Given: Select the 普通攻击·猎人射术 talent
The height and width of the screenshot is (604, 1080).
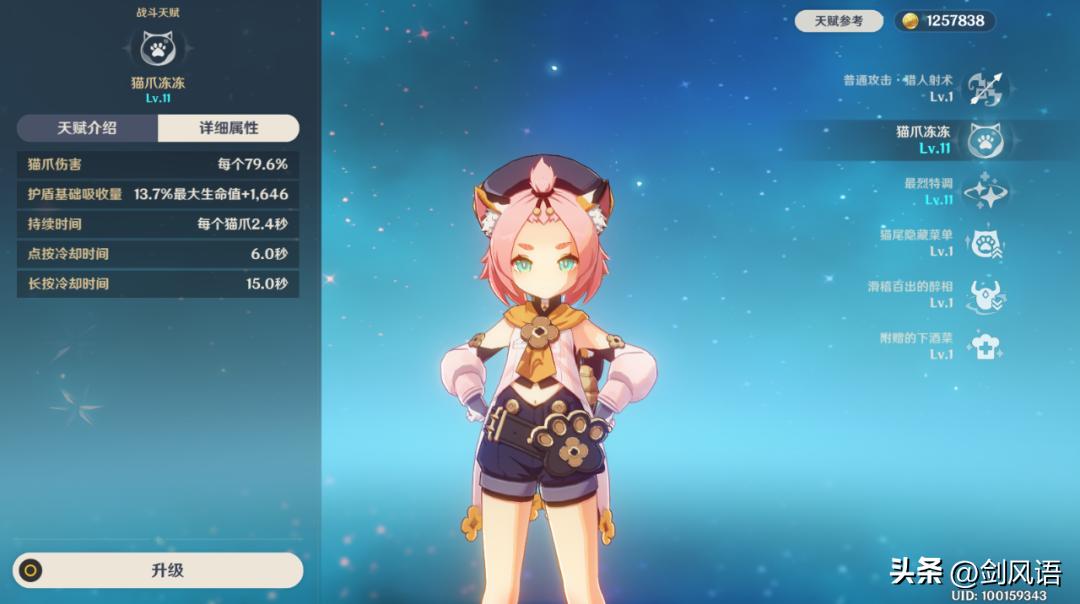Looking at the screenshot, I should 984,89.
